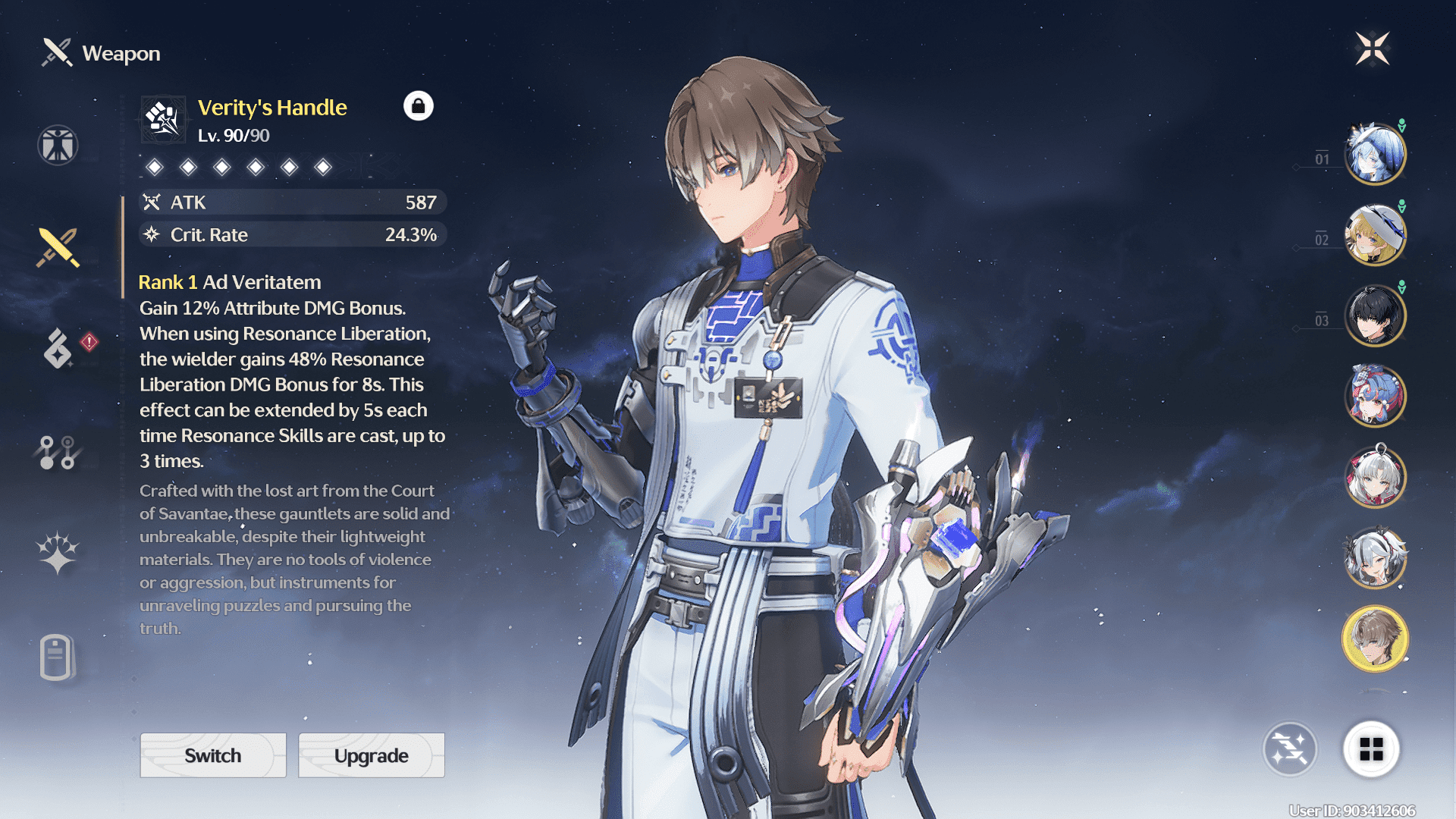Open the Resonance Chain star tab
The height and width of the screenshot is (819, 1456).
[58, 553]
